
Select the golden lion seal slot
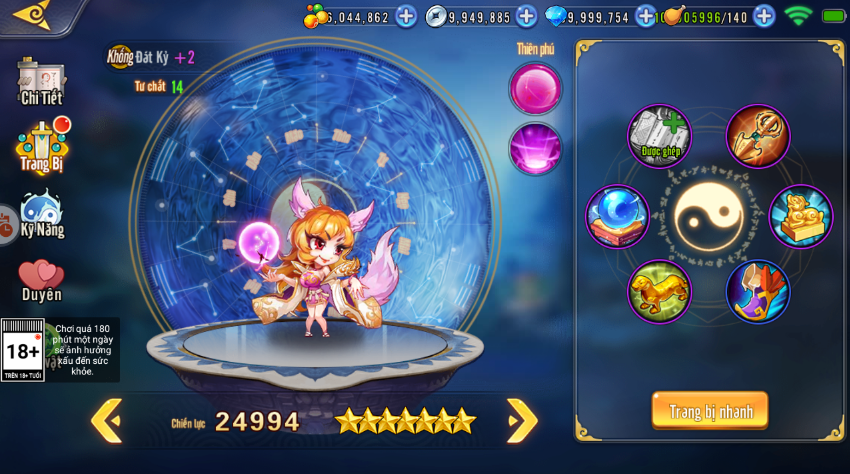click(801, 216)
